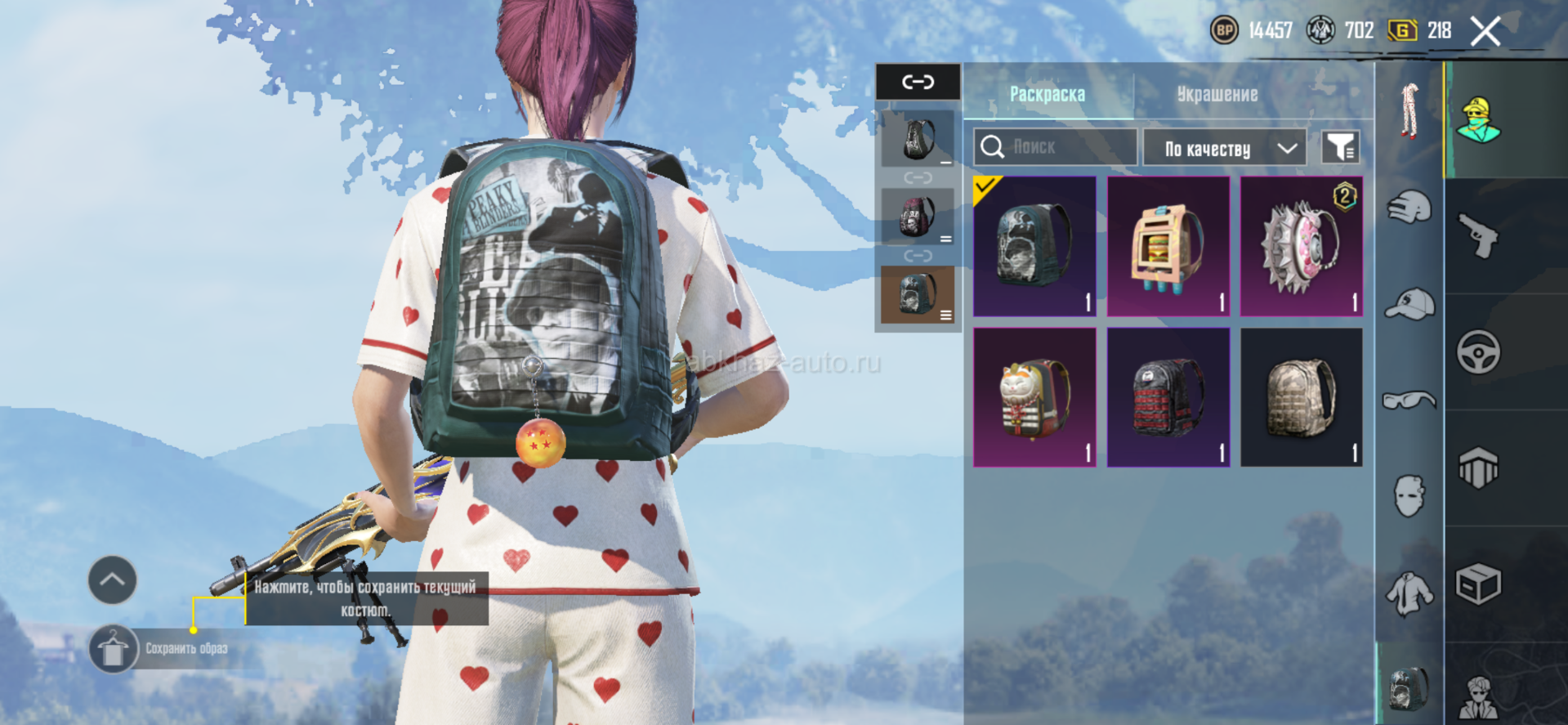Pick the lucky cat backpack skin

(1034, 397)
